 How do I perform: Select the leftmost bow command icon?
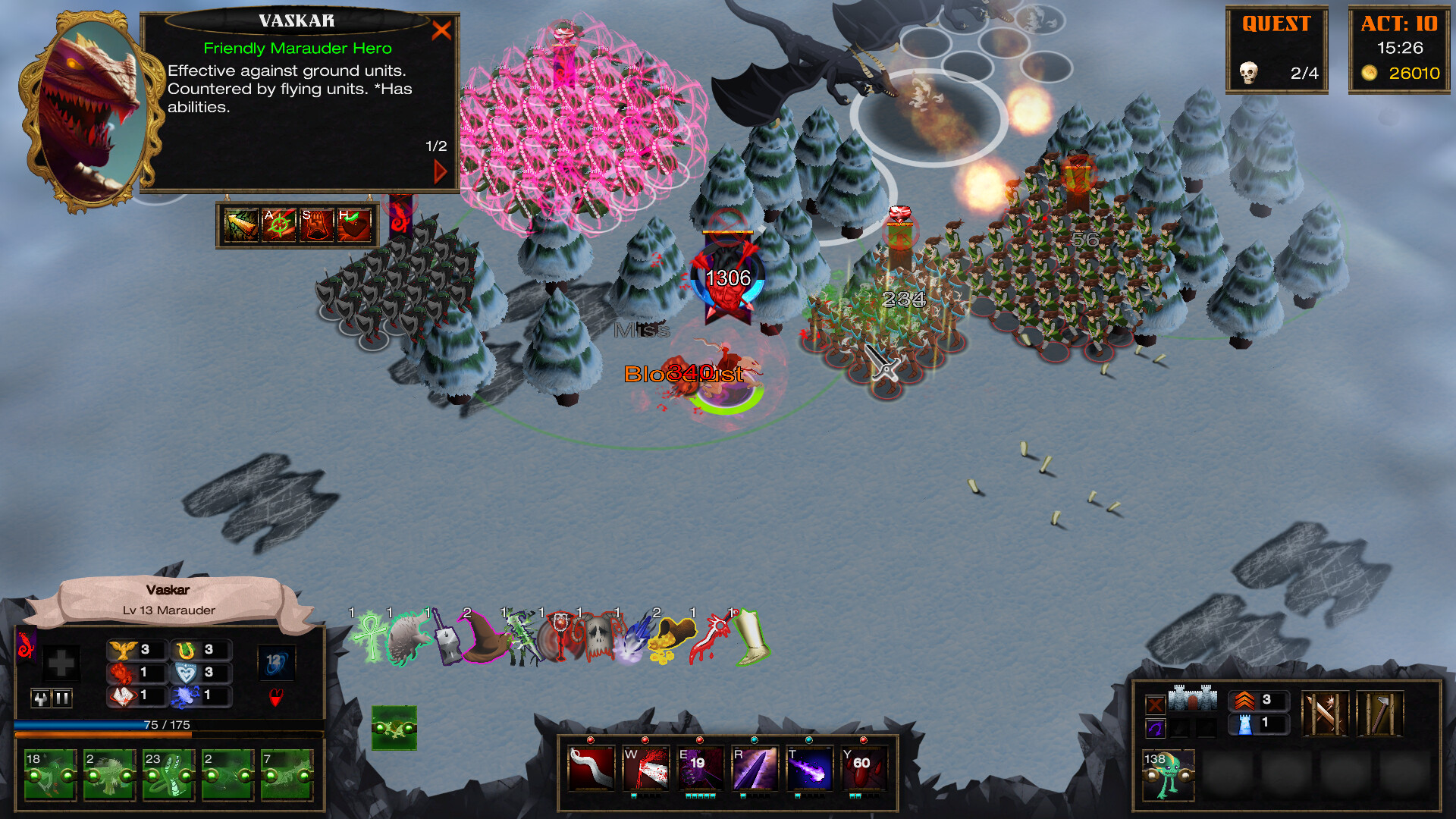point(242,225)
